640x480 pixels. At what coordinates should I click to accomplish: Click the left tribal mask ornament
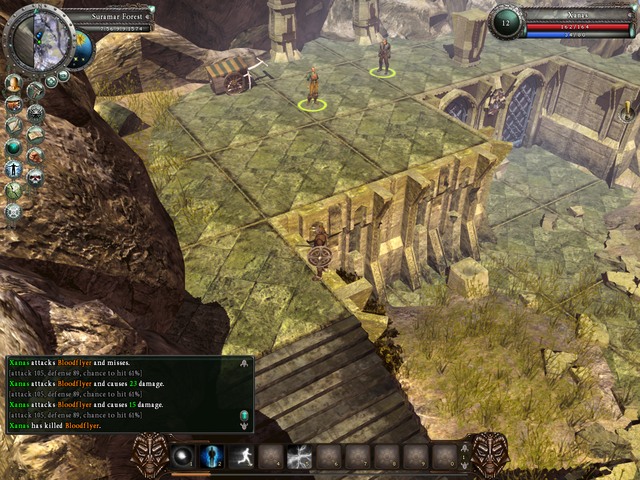tap(150, 455)
